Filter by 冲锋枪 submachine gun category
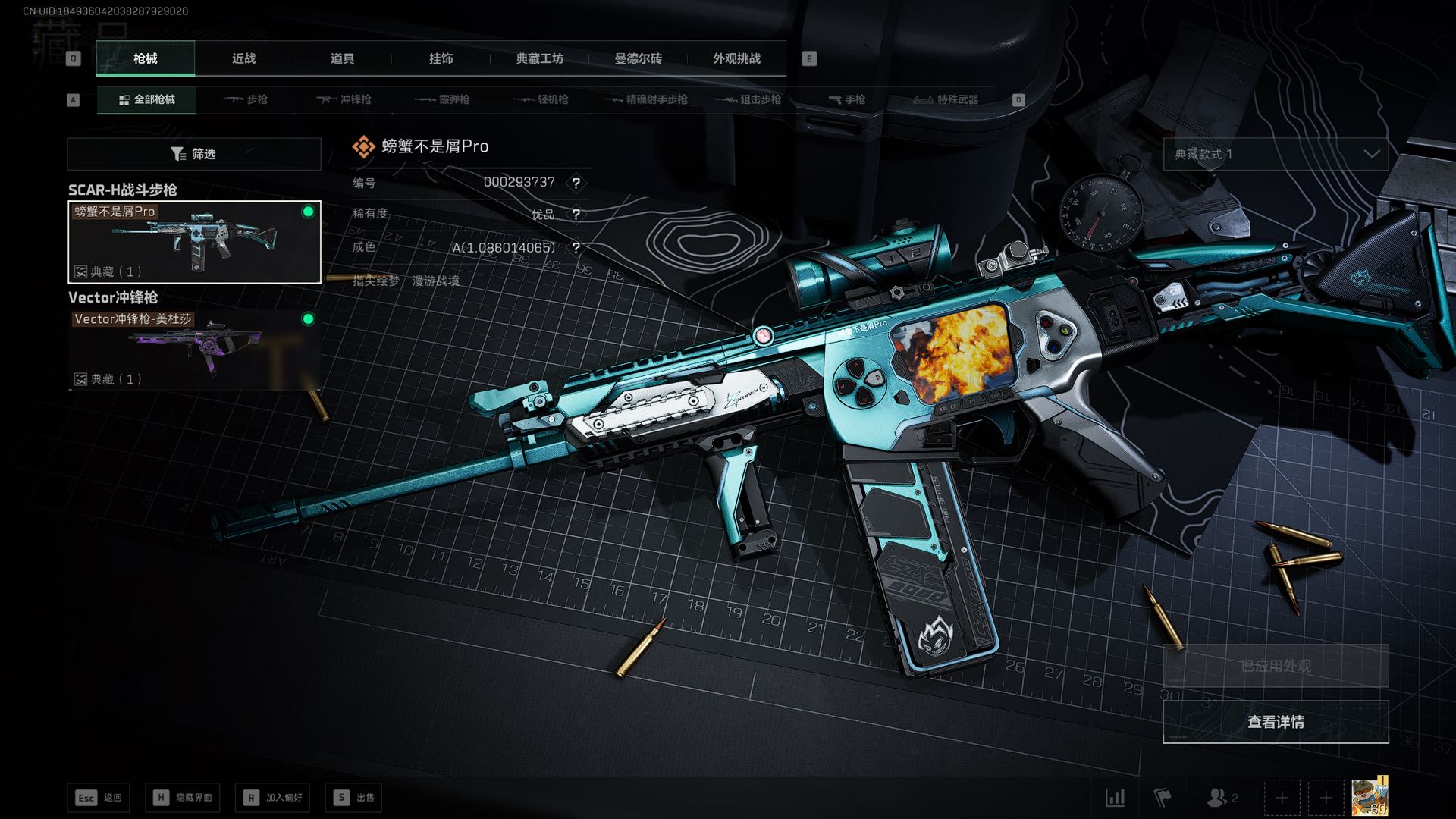Viewport: 1456px width, 819px height. [344, 99]
